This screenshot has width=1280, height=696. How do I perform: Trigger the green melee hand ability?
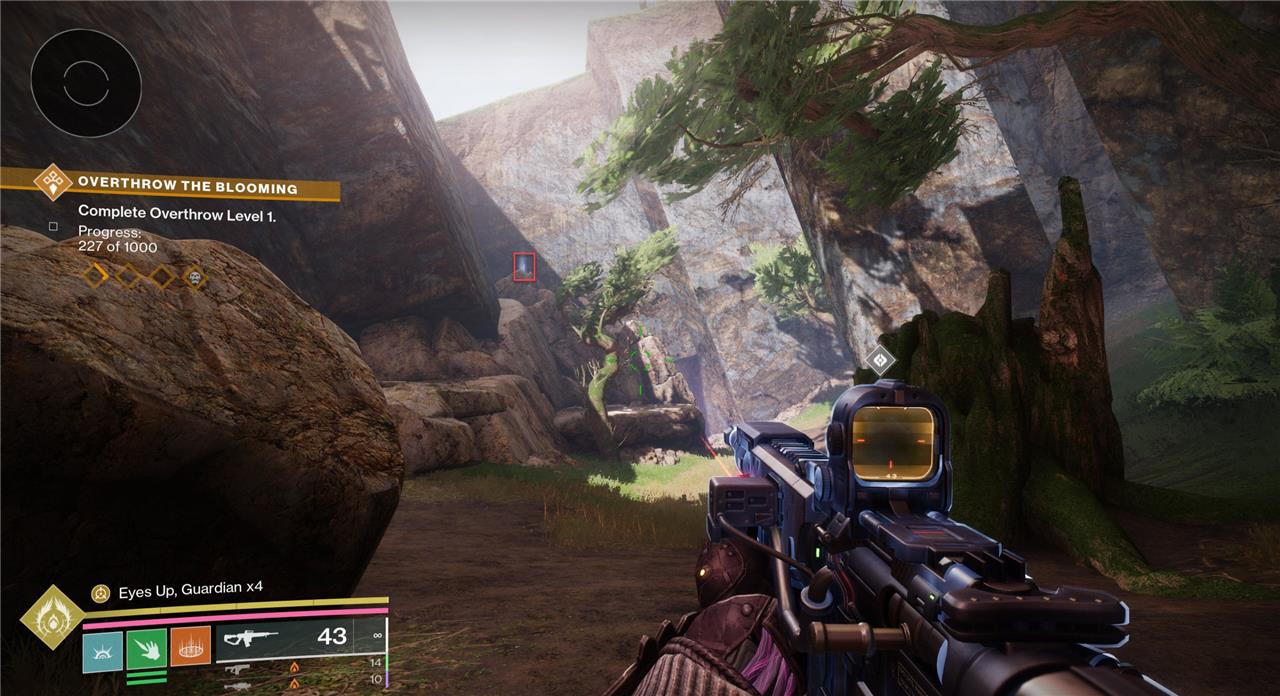point(146,646)
